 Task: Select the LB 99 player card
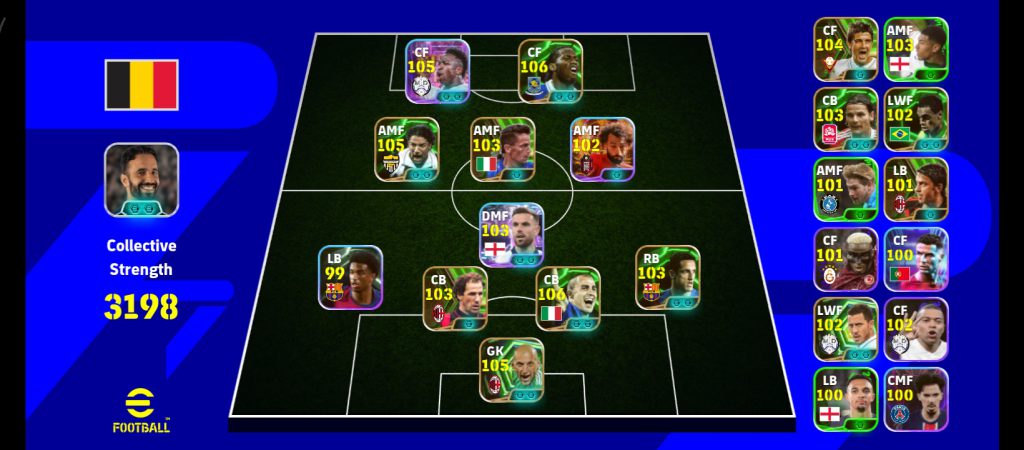[x=350, y=277]
